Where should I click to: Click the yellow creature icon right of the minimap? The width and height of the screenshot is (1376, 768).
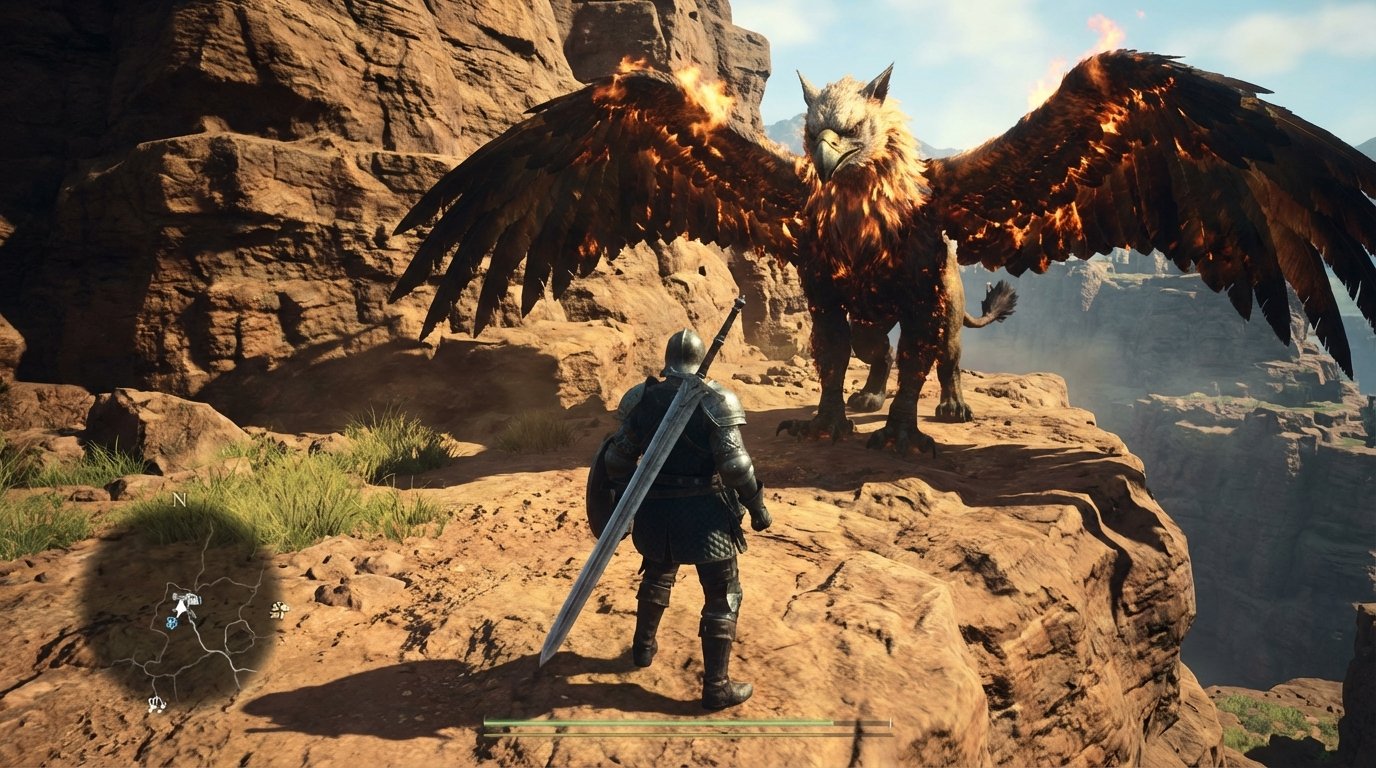pos(279,610)
